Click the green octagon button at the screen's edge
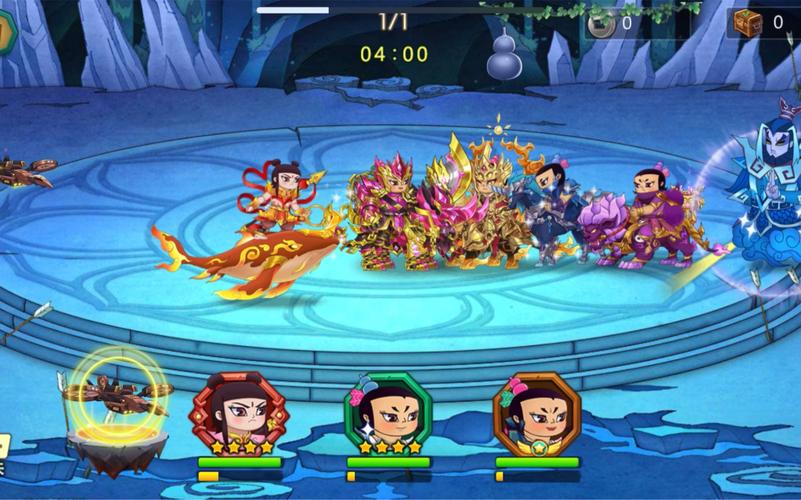The height and width of the screenshot is (500, 801). pos(5,31)
